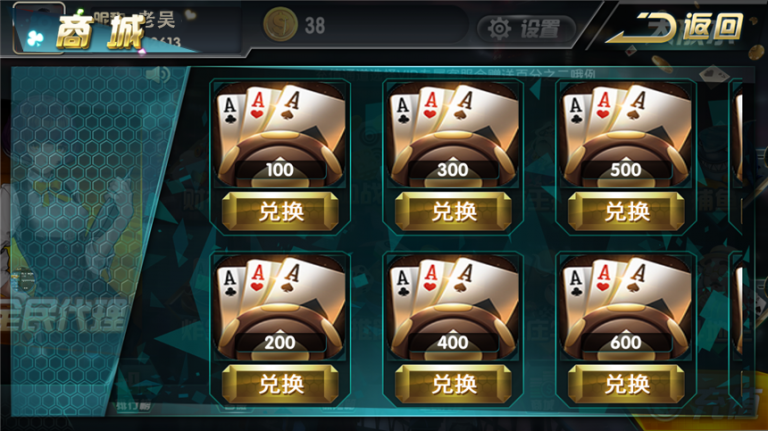Redeem the 100 card pack with 兑换
Viewport: 768px width, 431px height.
coord(280,211)
